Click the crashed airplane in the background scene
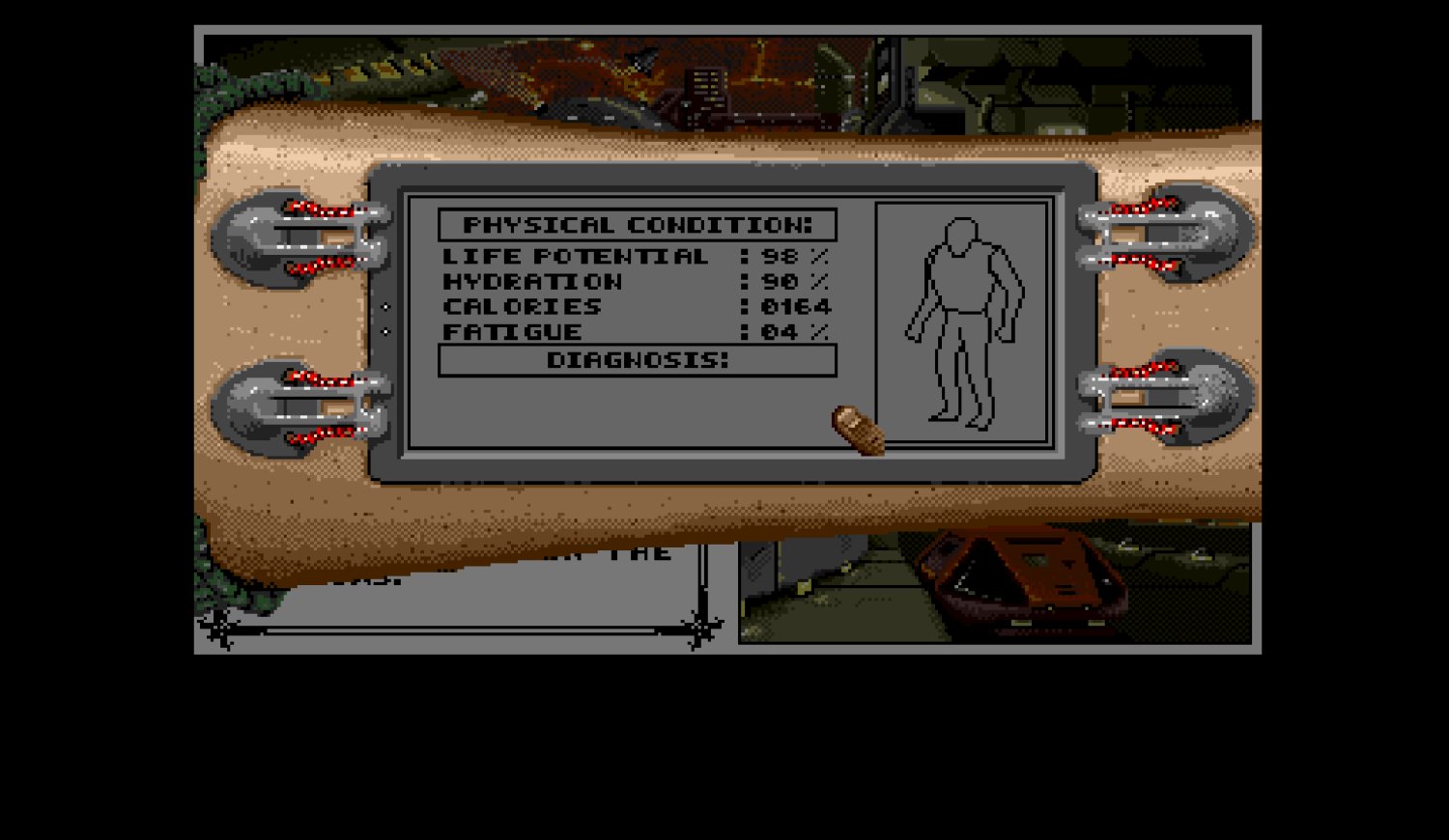This screenshot has height=840, width=1449. 639,60
